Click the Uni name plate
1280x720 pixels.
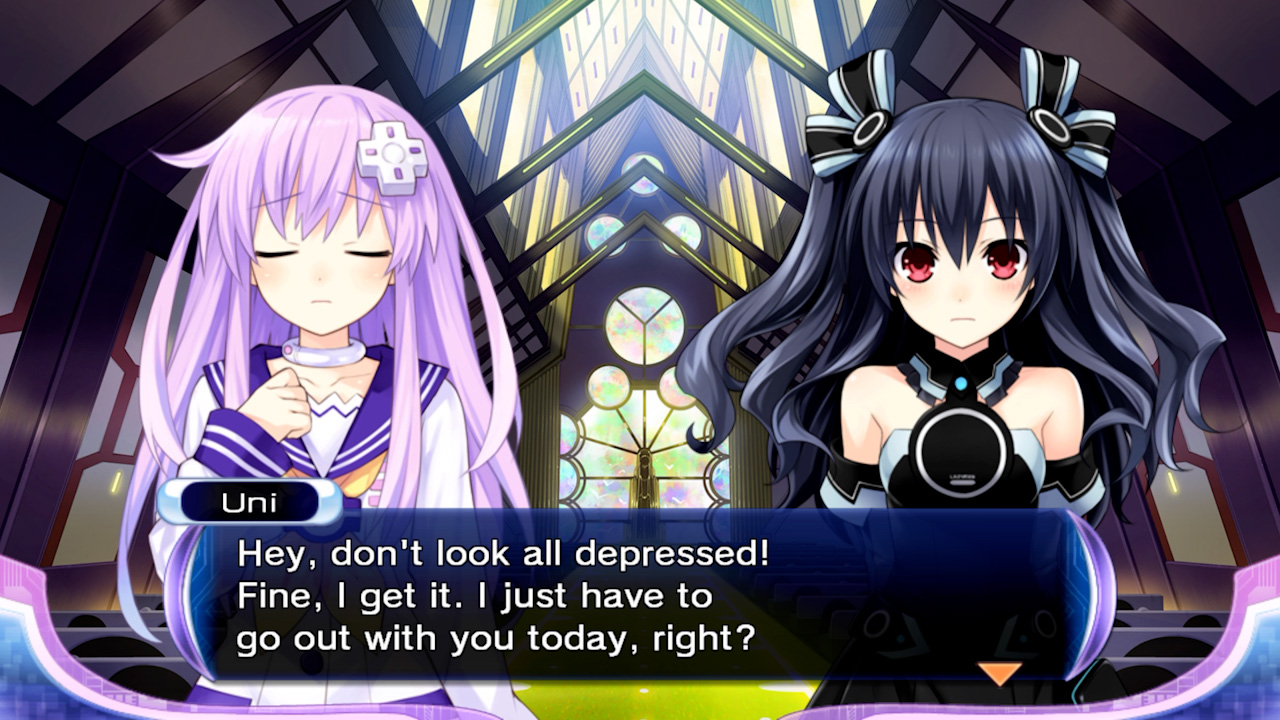coord(250,502)
